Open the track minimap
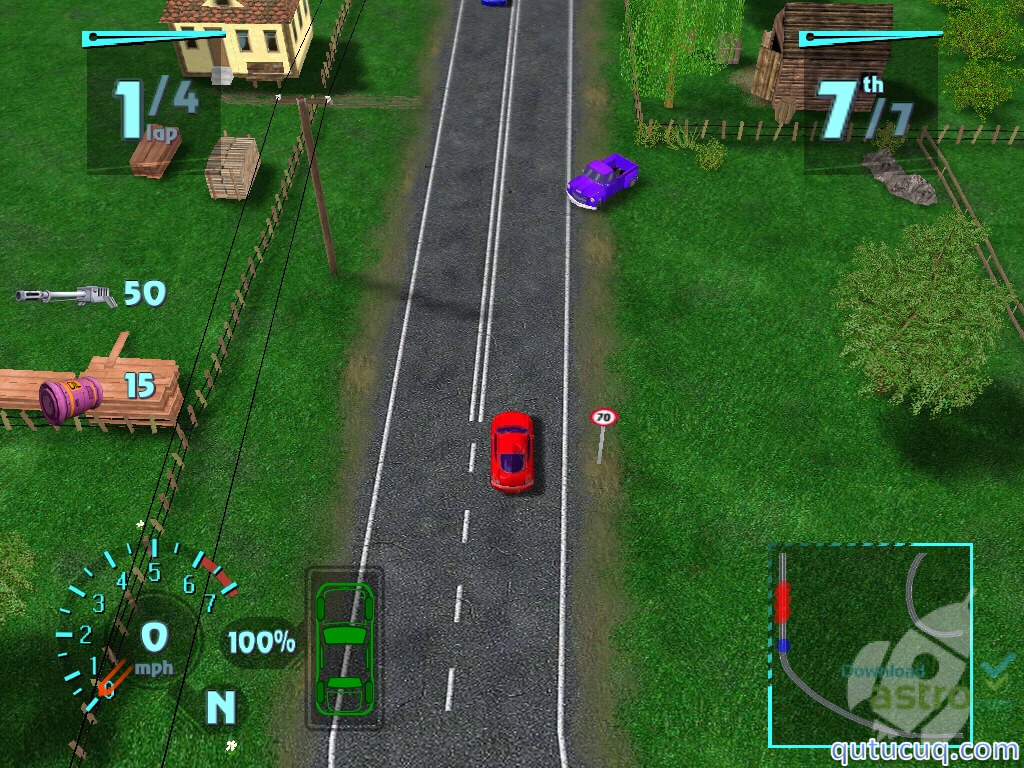This screenshot has height=768, width=1024. (x=869, y=645)
